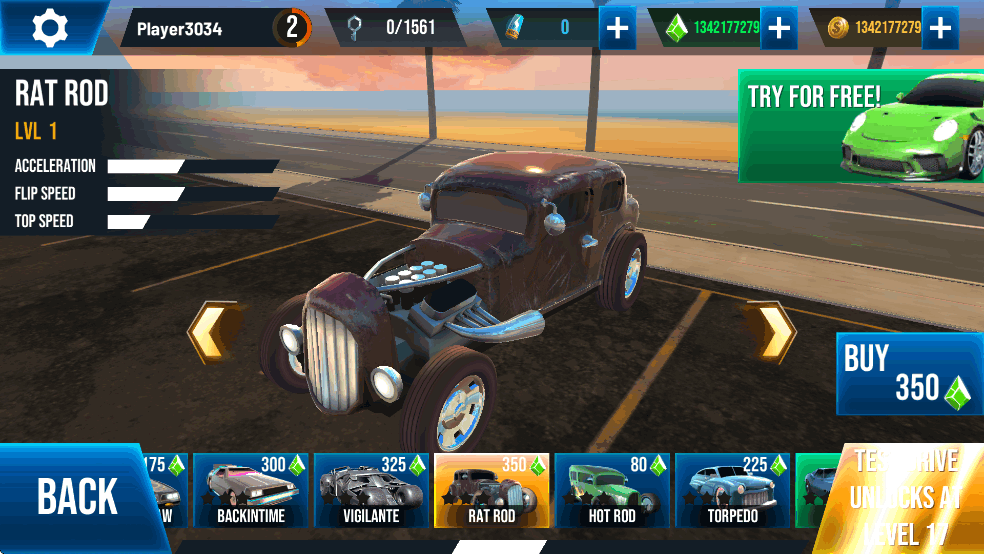Screen dimensions: 984x554
Task: Select the Rat Rod car thumbnail
Action: pos(491,490)
